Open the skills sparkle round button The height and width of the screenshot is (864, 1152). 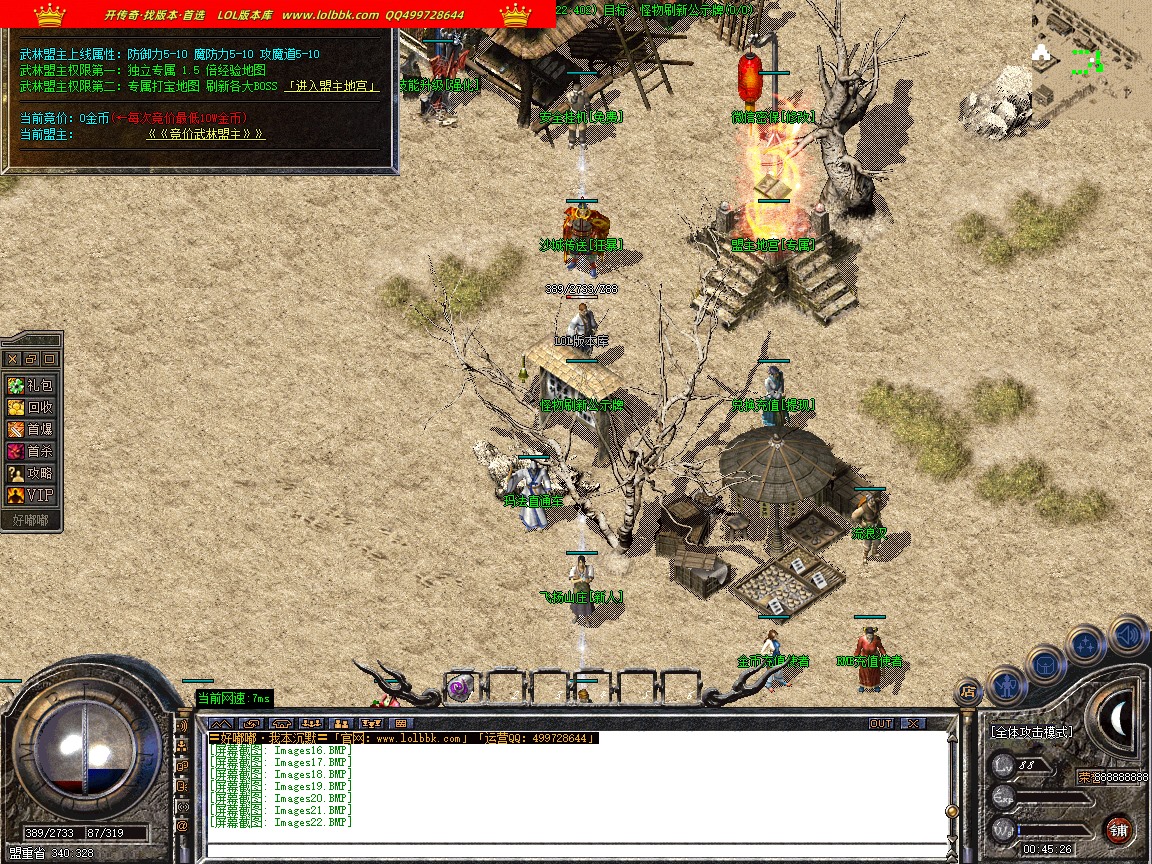tap(1087, 645)
